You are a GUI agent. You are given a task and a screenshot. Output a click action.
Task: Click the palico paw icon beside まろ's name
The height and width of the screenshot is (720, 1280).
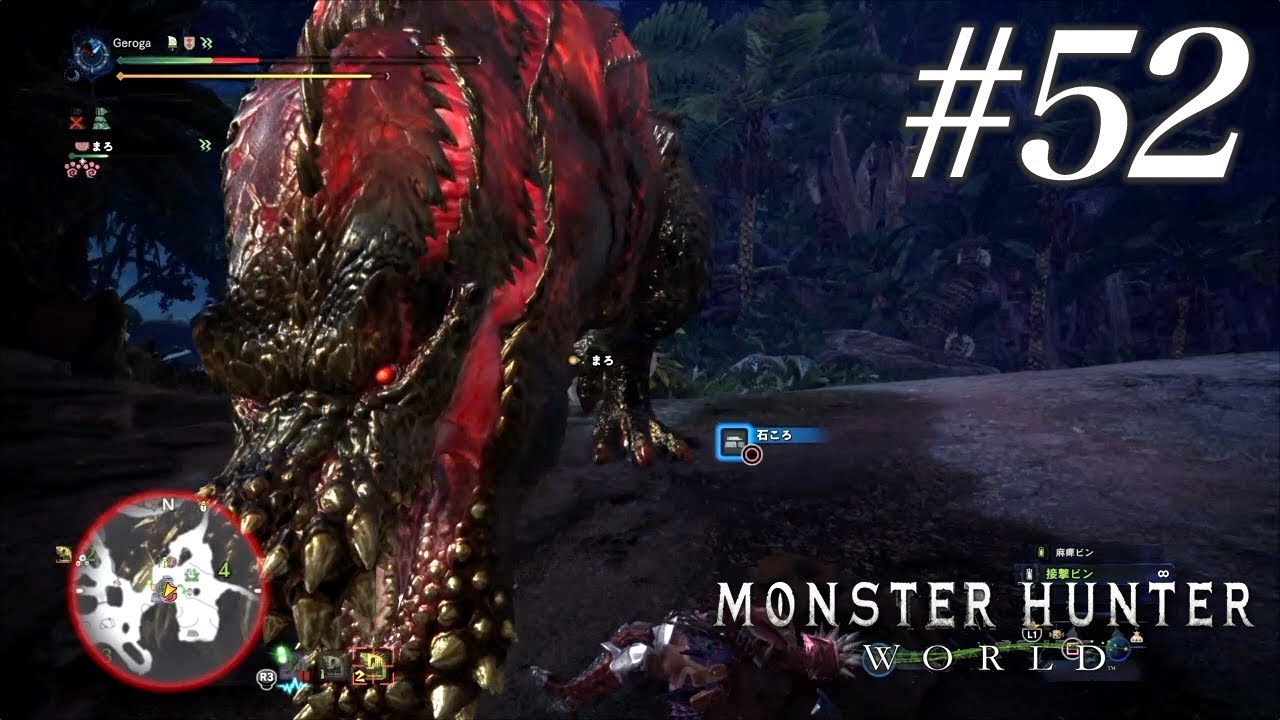pos(81,146)
